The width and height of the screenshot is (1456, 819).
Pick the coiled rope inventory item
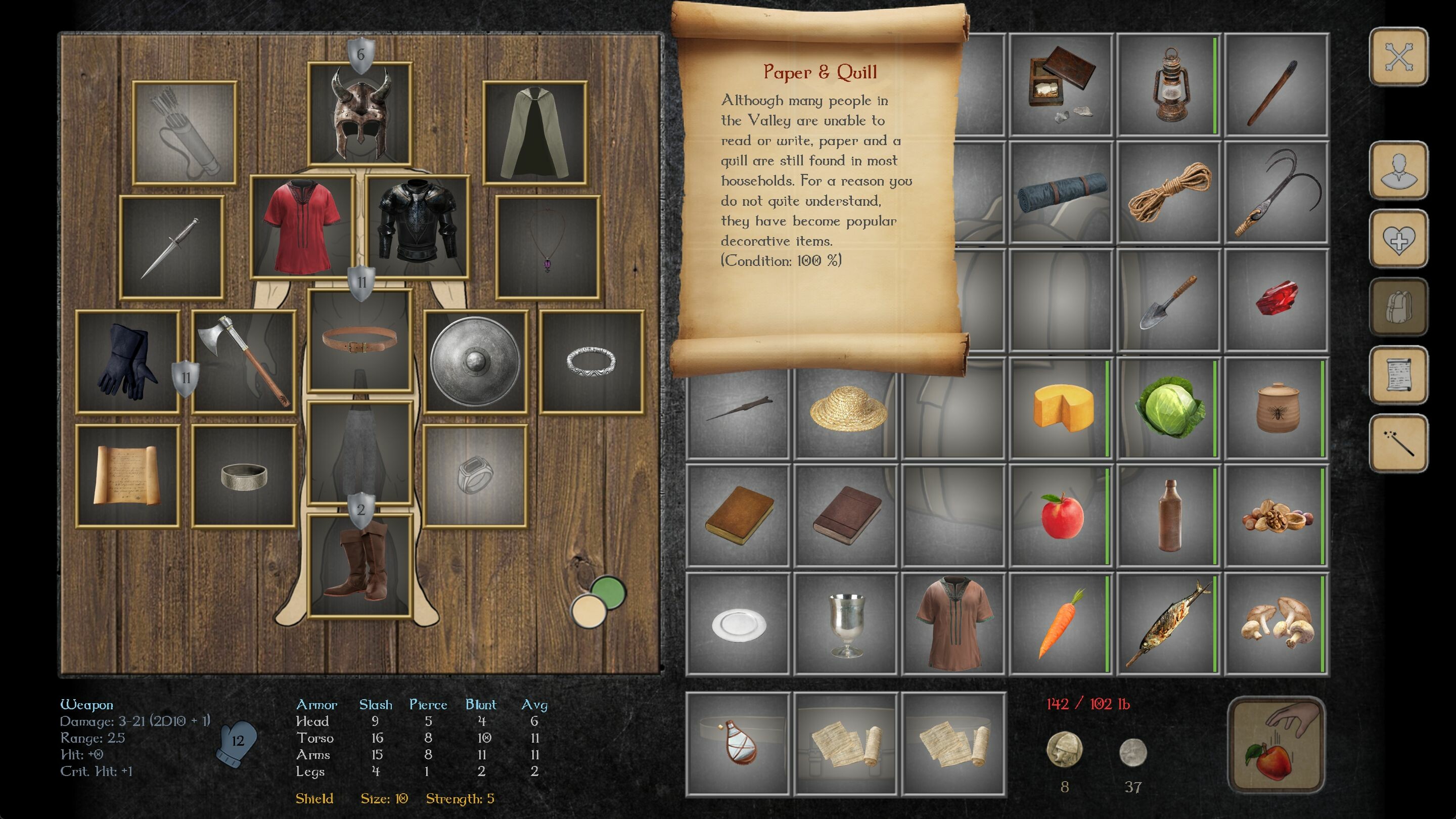1169,192
